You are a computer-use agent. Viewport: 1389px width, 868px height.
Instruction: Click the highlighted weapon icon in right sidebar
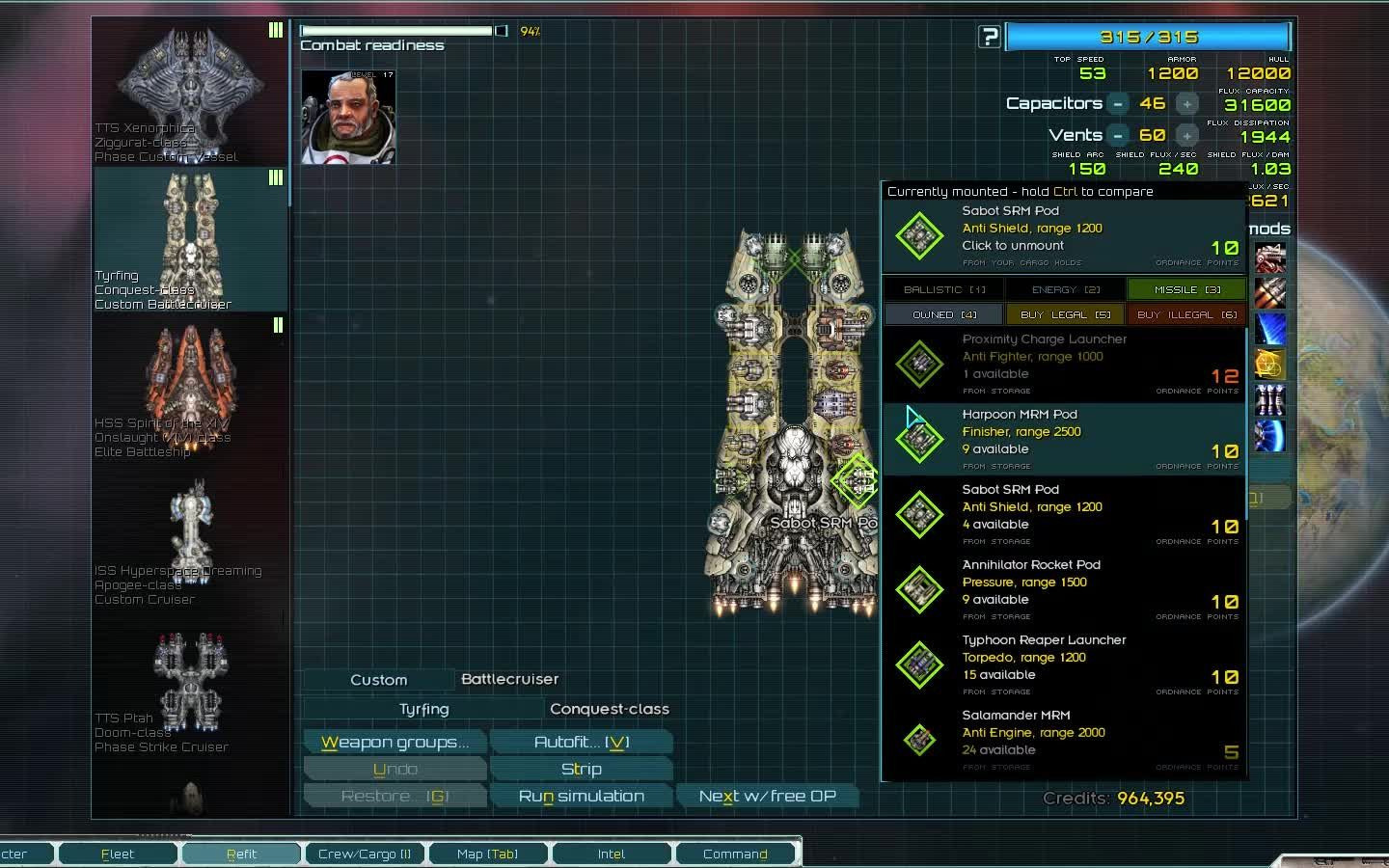(1270, 365)
